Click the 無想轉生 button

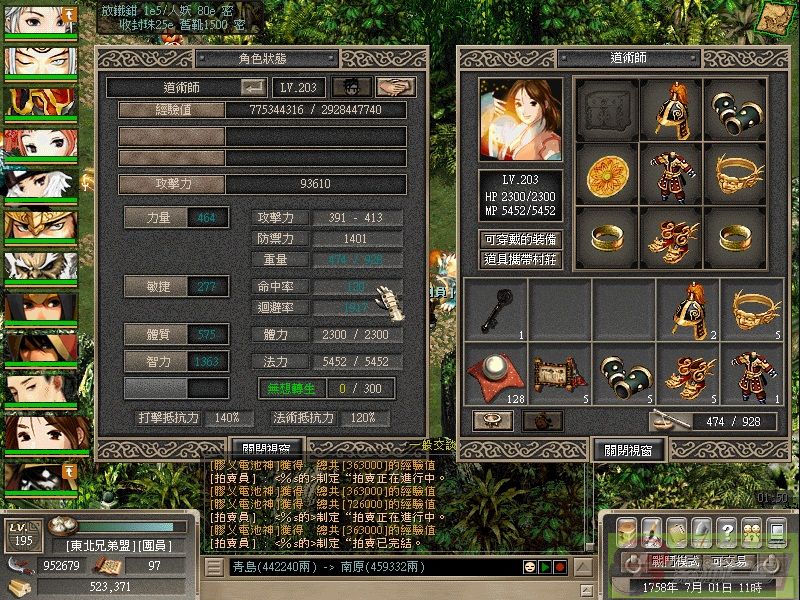[291, 388]
